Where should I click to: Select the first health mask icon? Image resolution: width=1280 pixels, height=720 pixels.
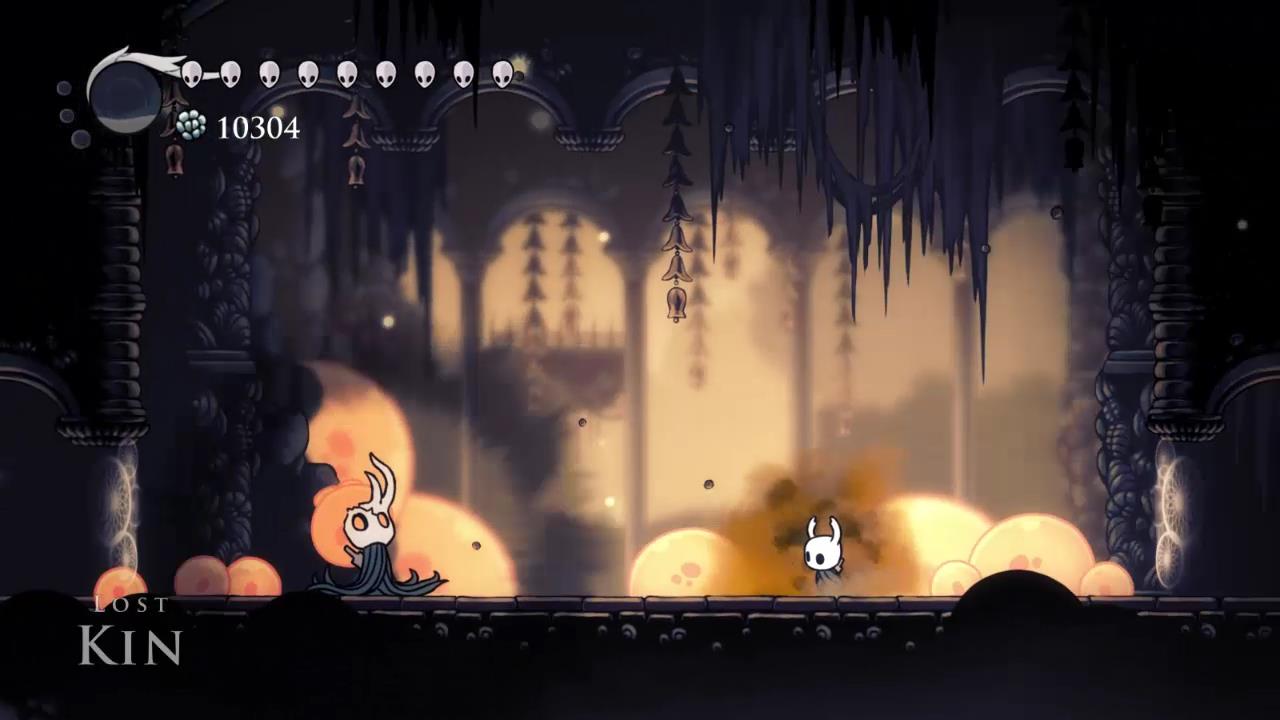click(x=191, y=73)
